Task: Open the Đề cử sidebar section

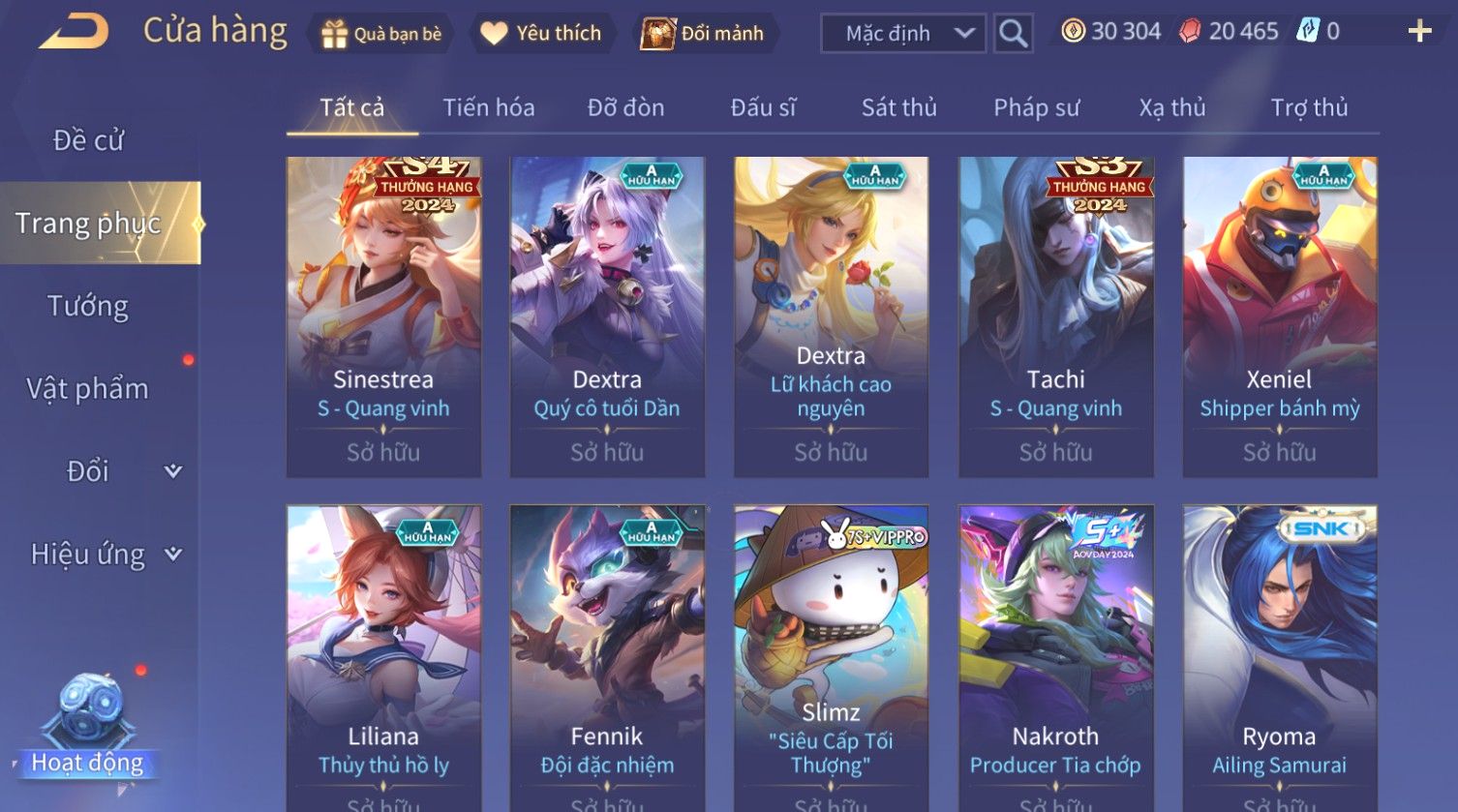Action: [88, 140]
